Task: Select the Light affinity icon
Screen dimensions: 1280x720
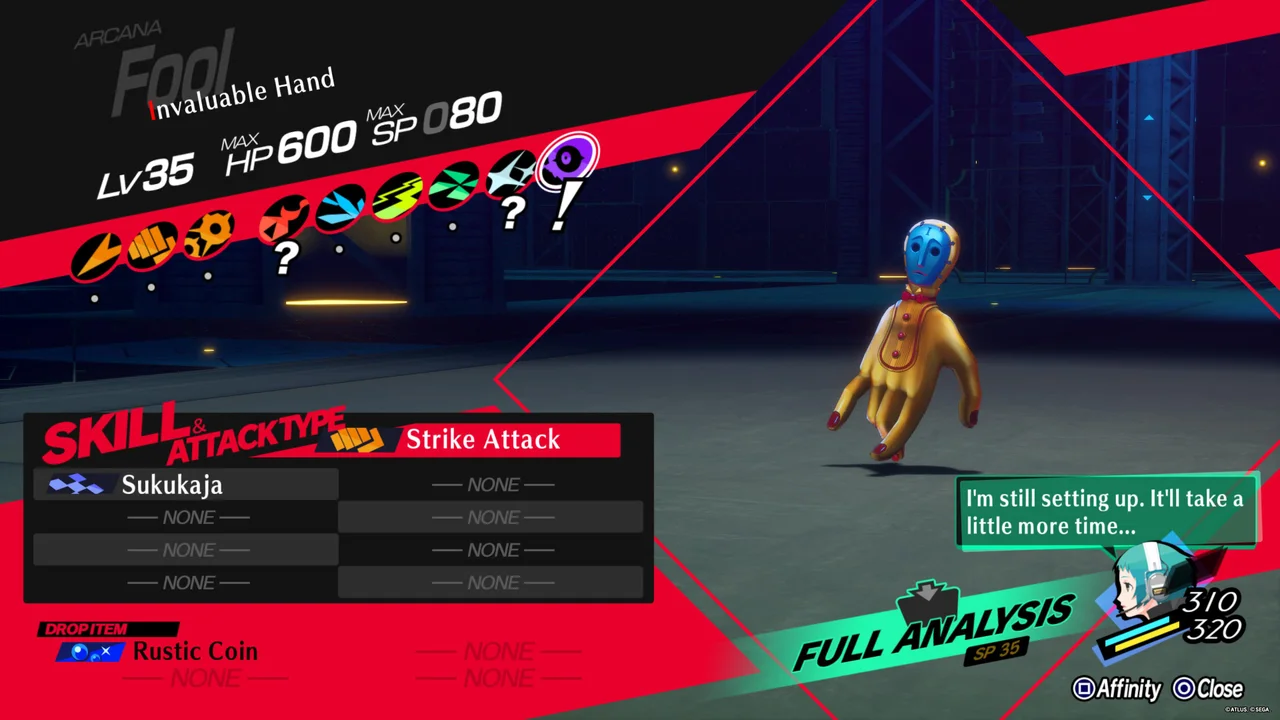Action: pyautogui.click(x=511, y=172)
